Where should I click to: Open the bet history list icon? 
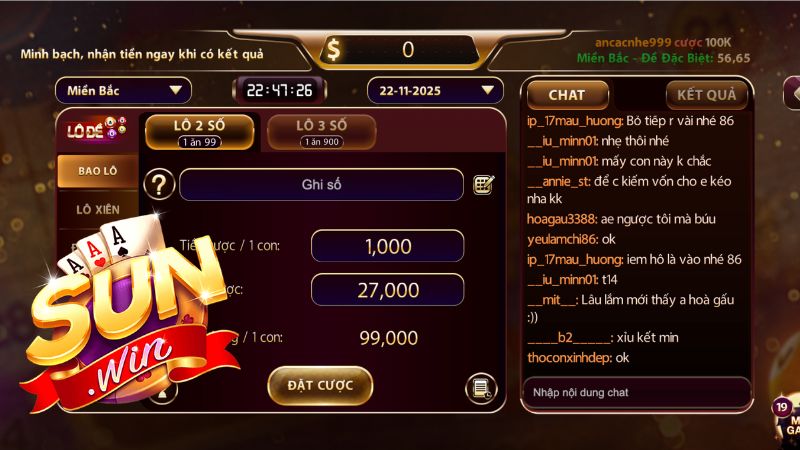click(482, 388)
